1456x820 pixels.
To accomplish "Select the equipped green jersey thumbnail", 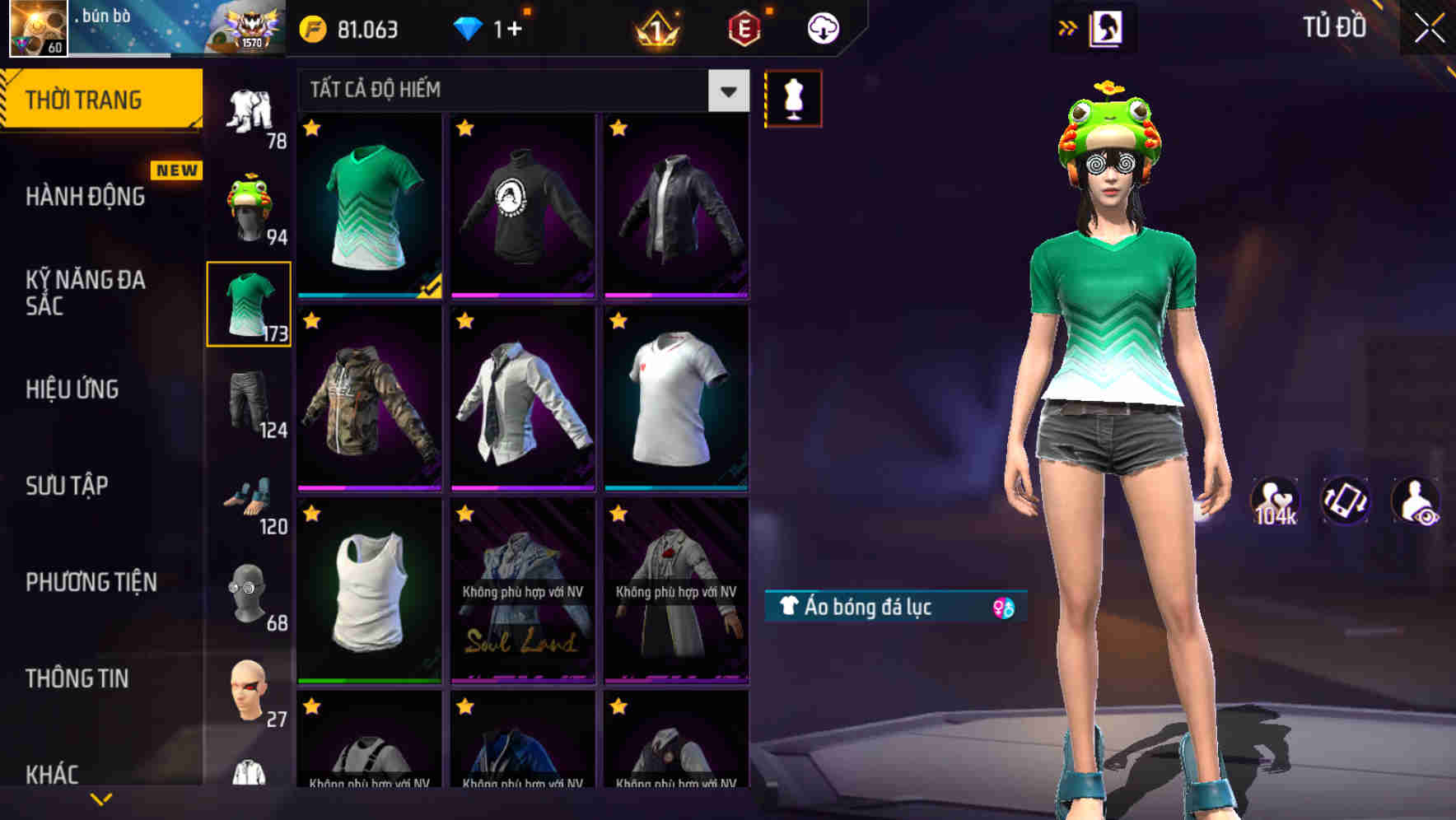I will [368, 206].
